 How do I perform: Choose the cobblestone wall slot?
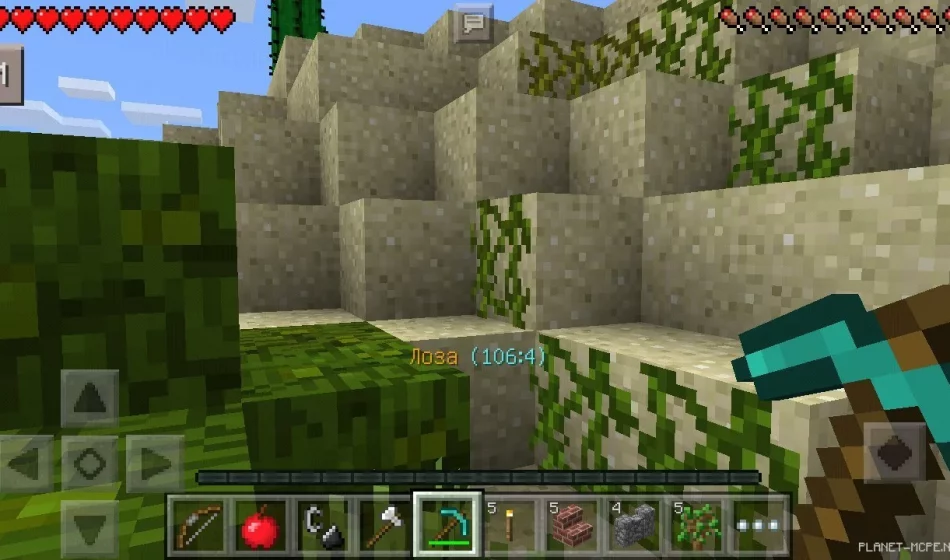[x=635, y=524]
